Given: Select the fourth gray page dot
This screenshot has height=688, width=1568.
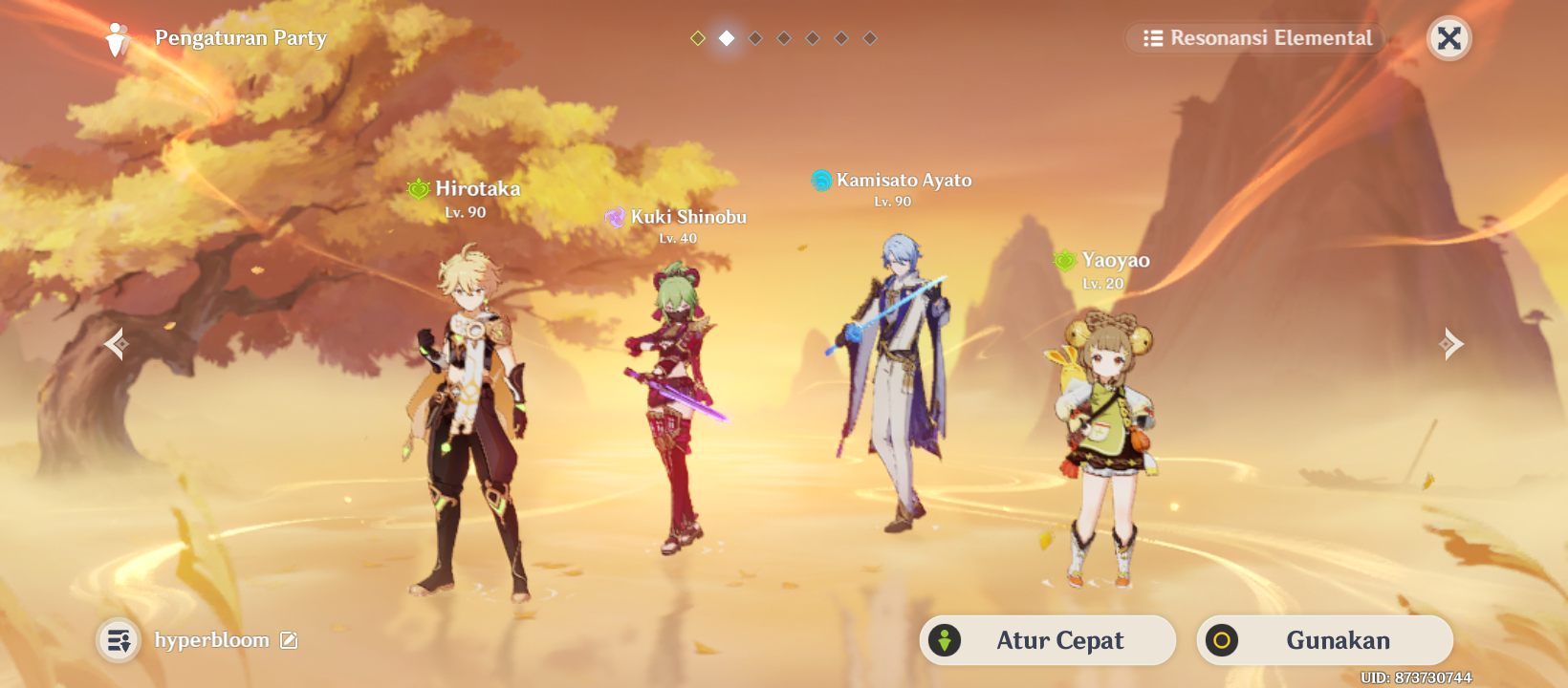Looking at the screenshot, I should click(784, 38).
